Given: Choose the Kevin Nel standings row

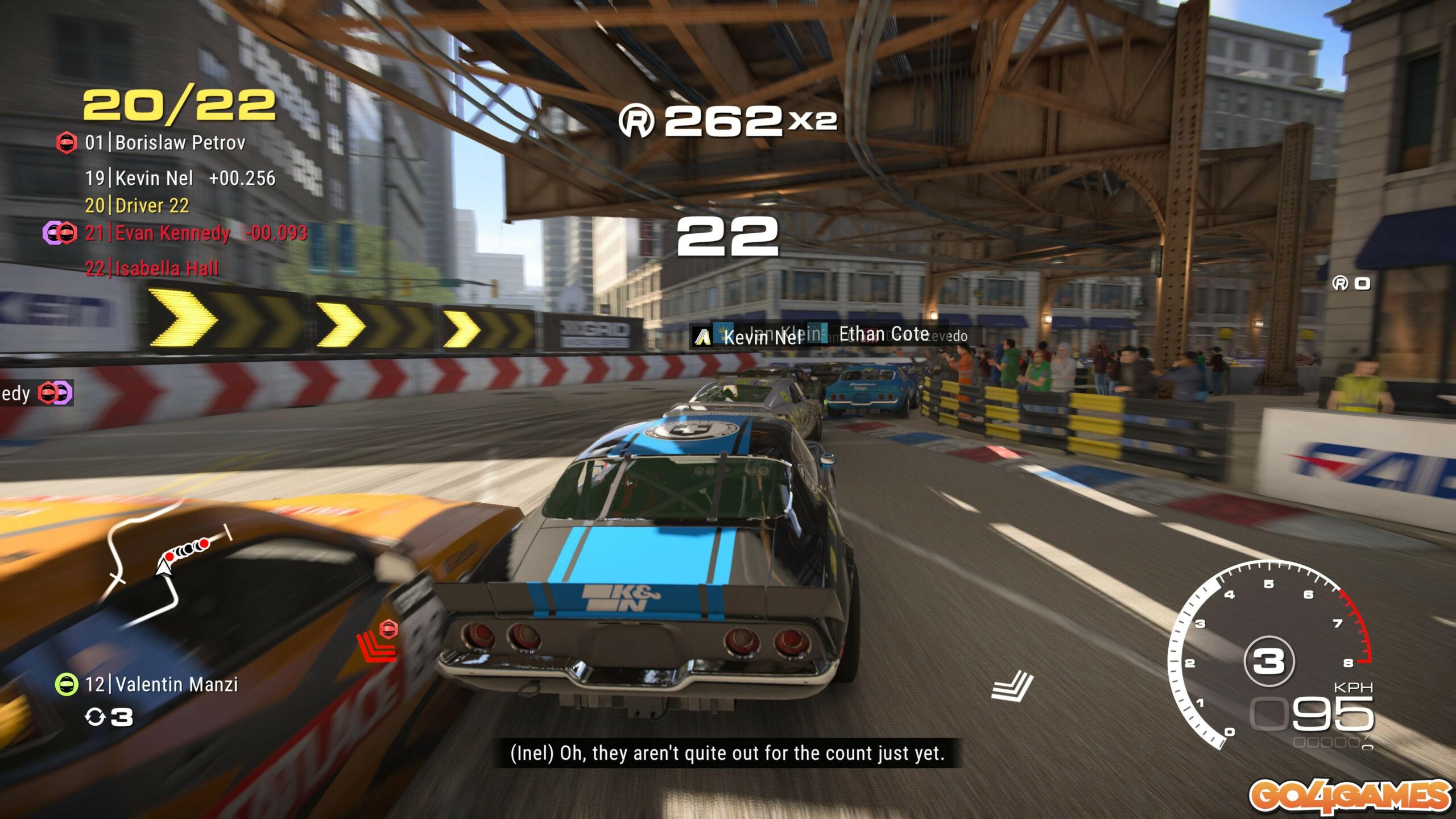Looking at the screenshot, I should pos(180,179).
